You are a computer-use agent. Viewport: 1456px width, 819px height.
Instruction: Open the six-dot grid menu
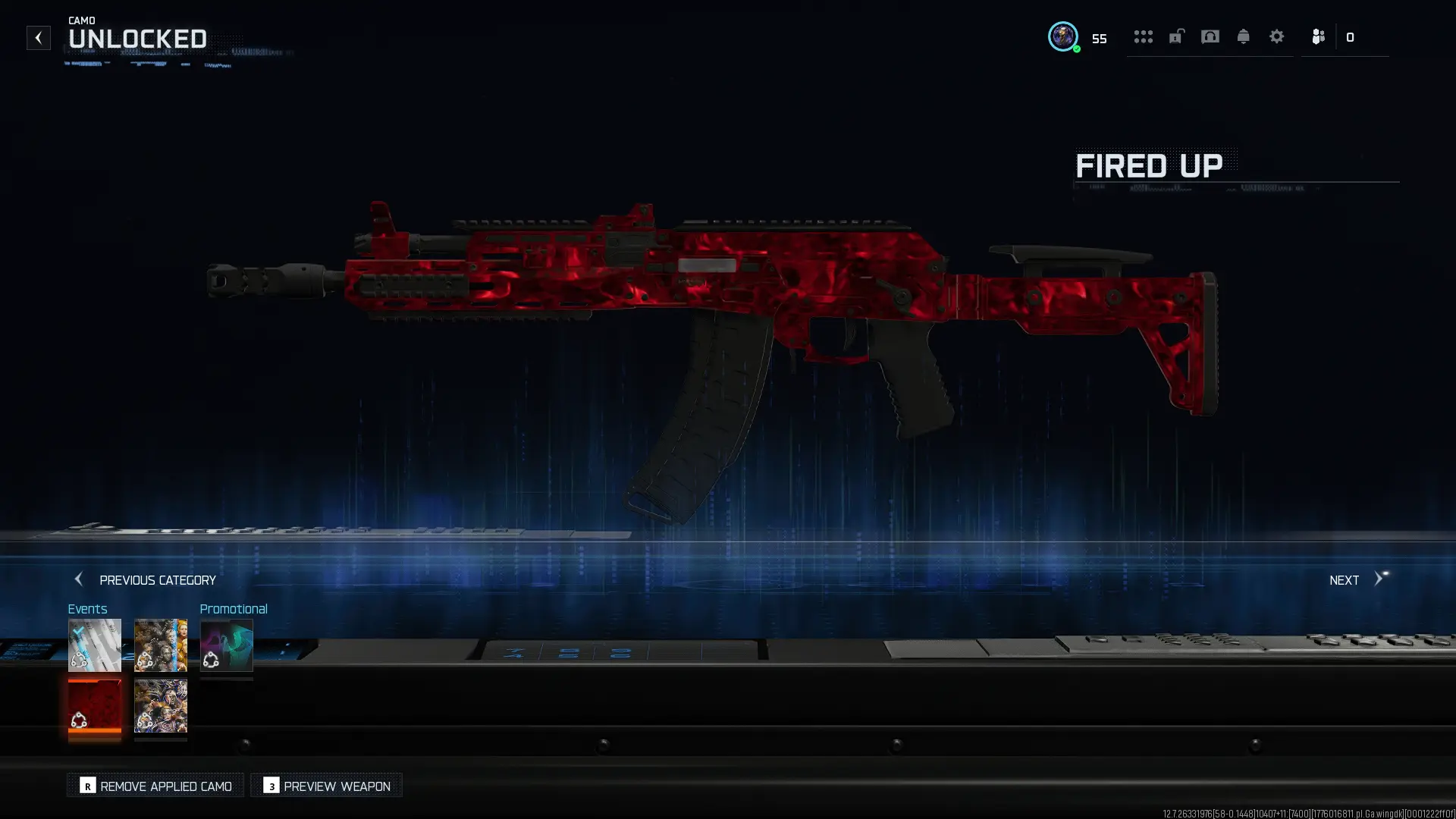[1143, 36]
